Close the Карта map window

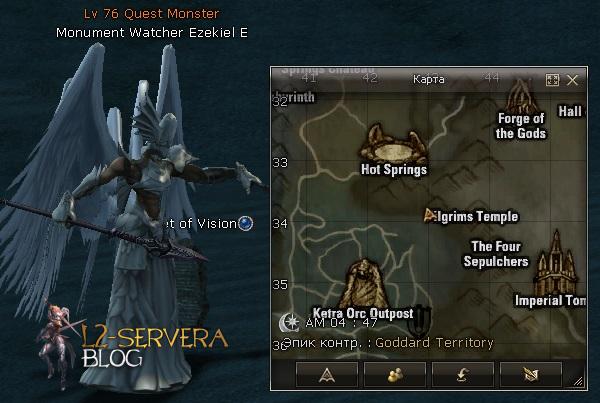tap(573, 79)
